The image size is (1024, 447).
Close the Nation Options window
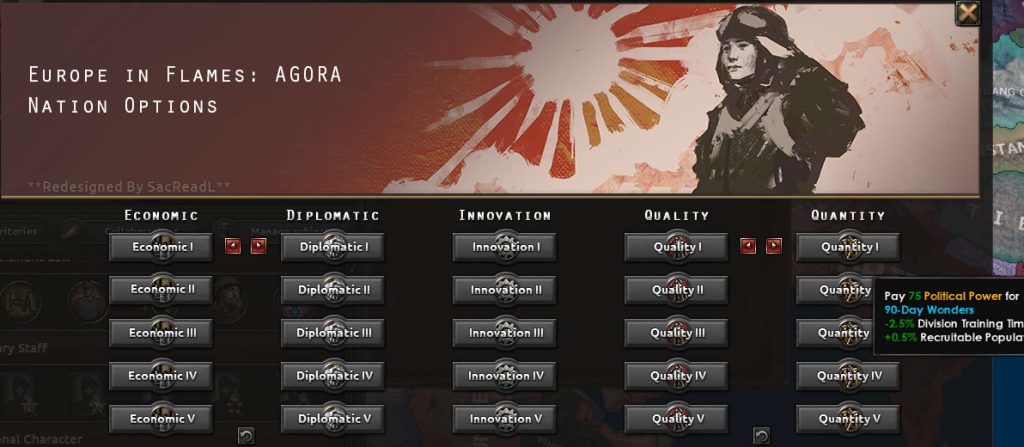pos(967,13)
